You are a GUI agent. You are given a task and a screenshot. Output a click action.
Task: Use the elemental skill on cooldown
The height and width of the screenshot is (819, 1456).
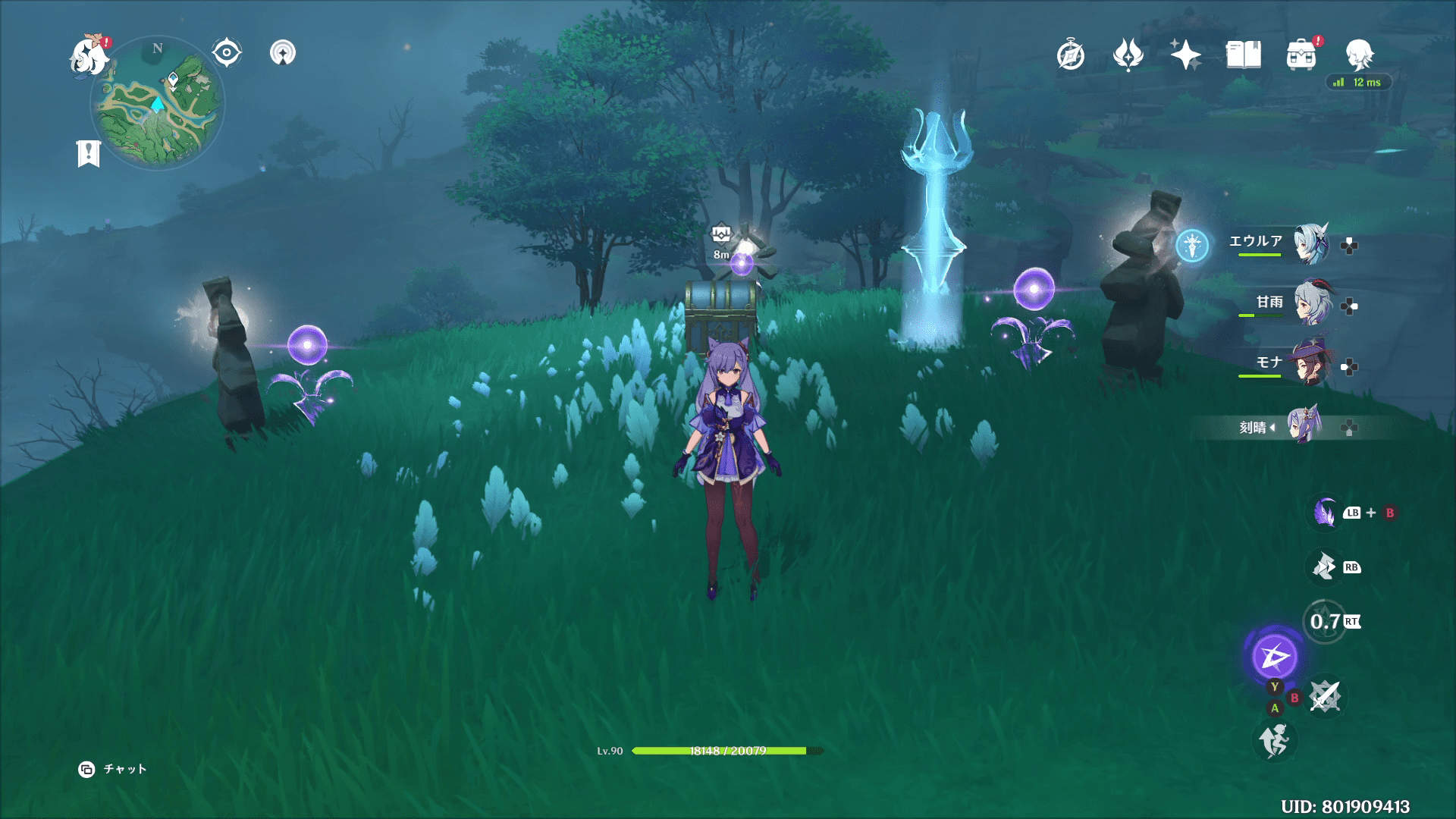[x=1325, y=622]
